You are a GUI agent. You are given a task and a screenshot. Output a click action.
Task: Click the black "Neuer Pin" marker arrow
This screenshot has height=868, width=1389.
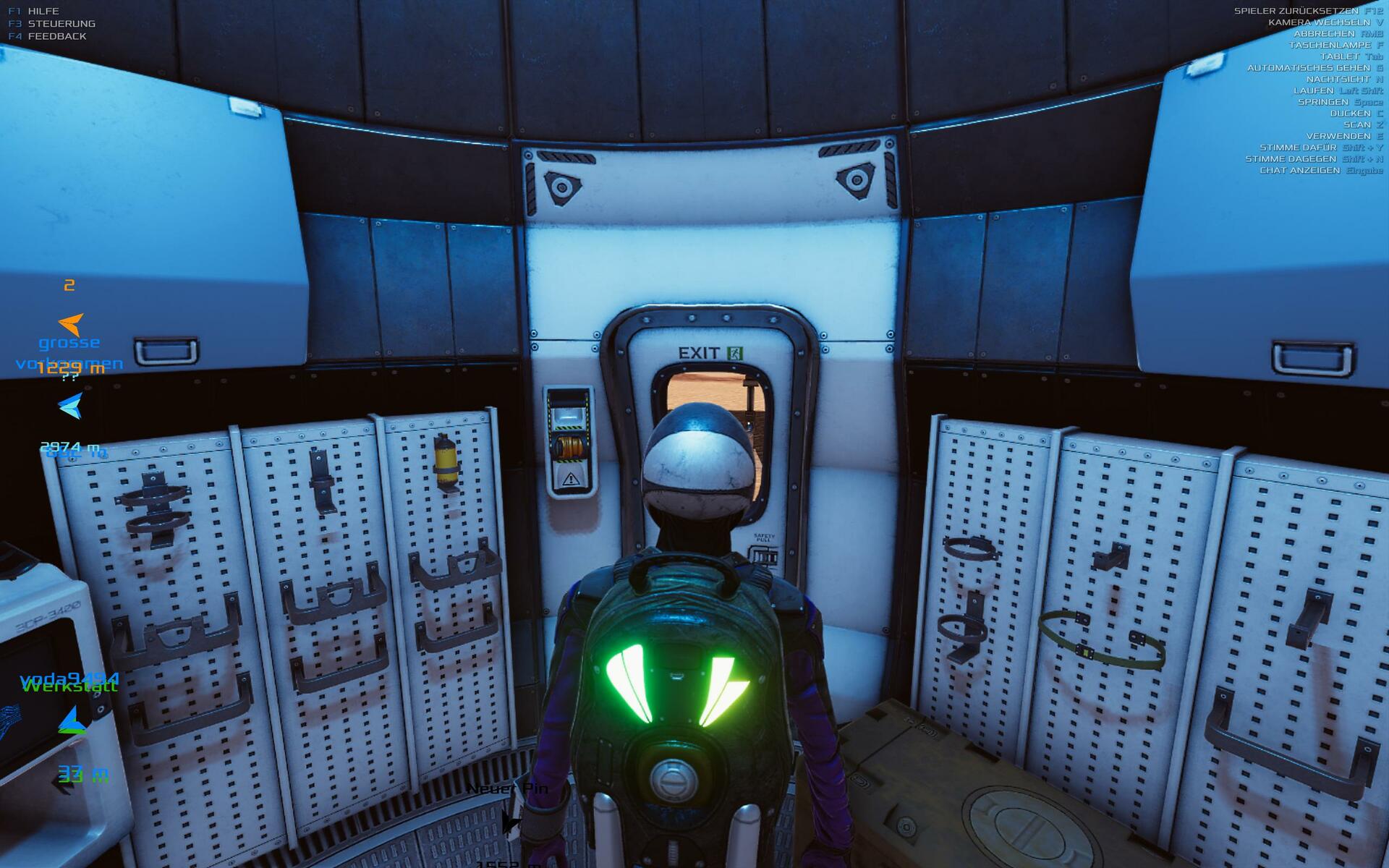pos(510,821)
